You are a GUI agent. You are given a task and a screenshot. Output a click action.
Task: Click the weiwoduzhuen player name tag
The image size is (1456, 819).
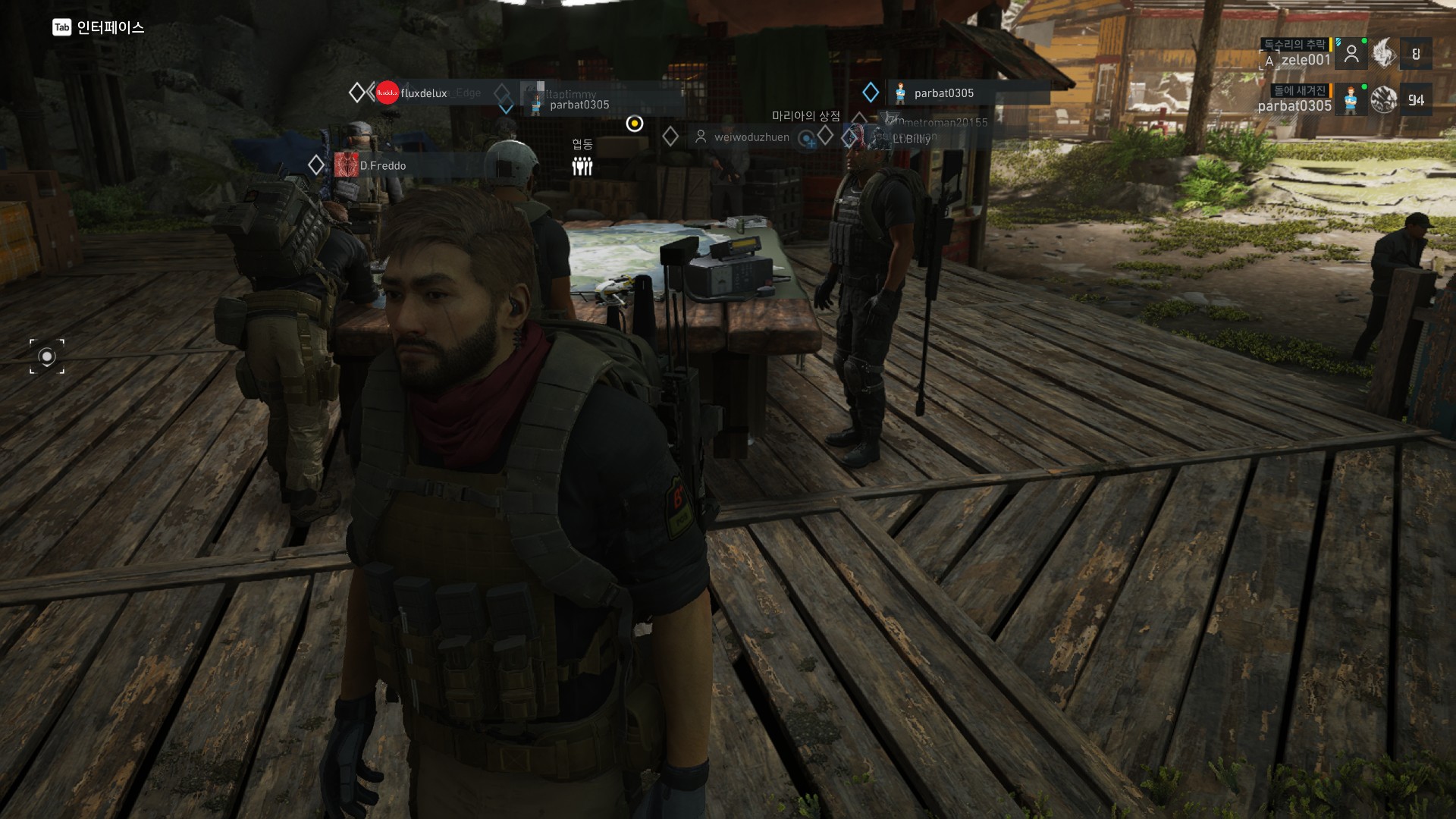point(751,137)
